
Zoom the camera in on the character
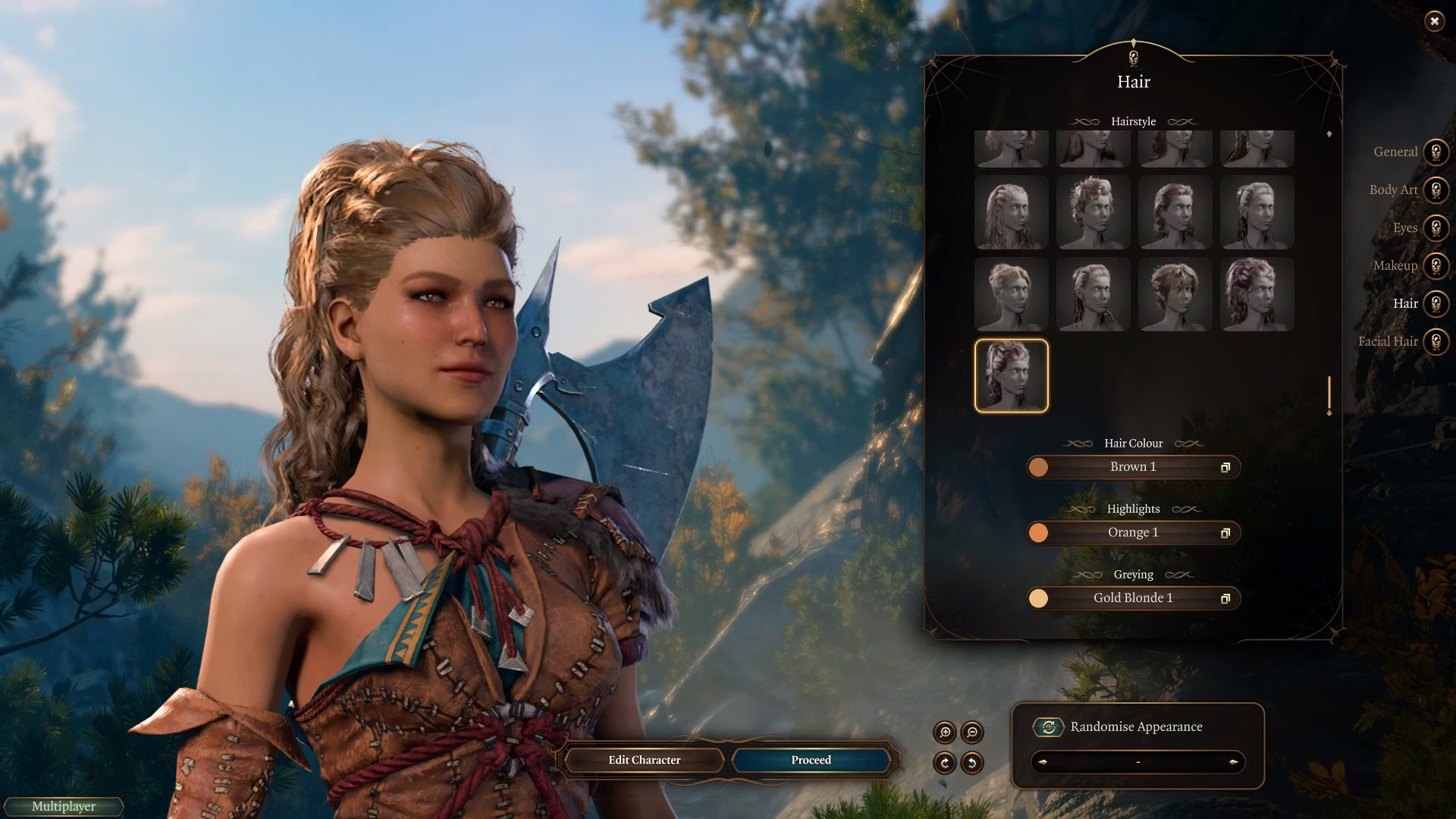945,733
